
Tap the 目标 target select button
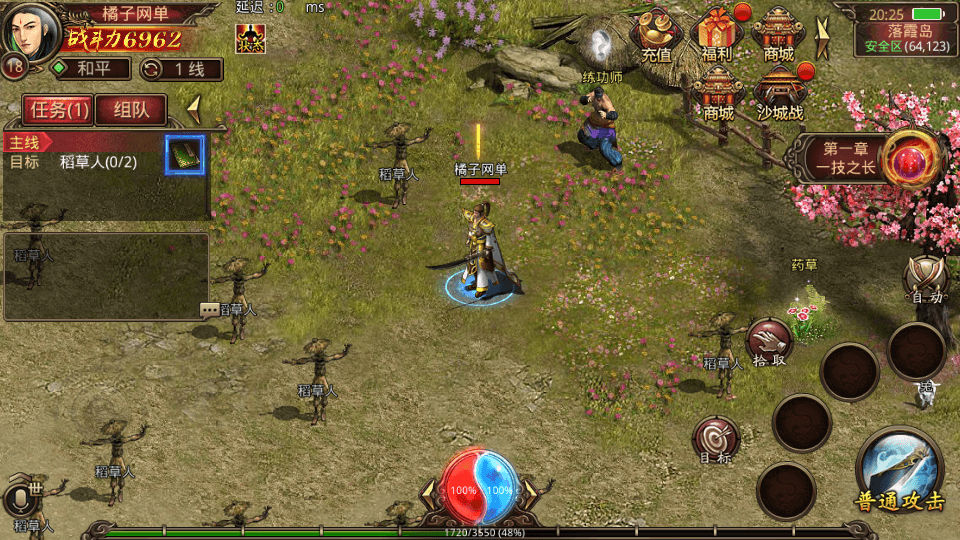[x=716, y=440]
